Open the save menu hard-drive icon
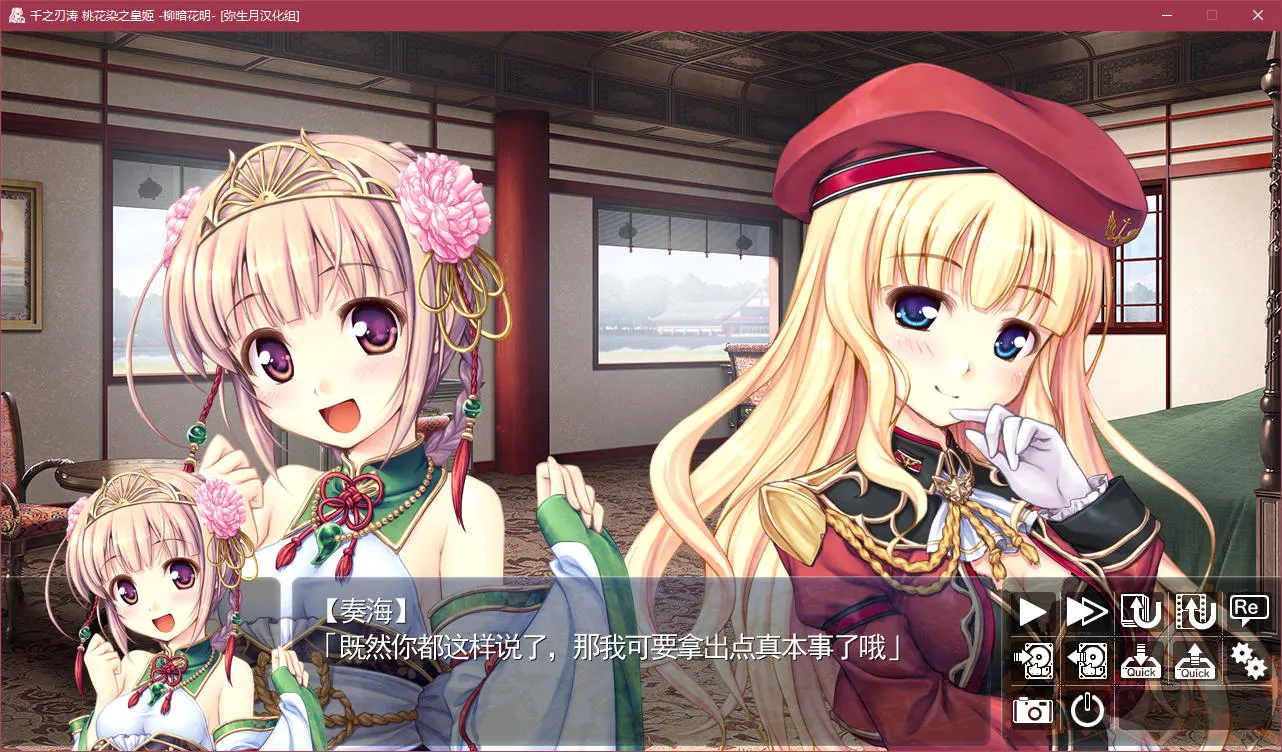The height and width of the screenshot is (752, 1282). click(x=1033, y=660)
